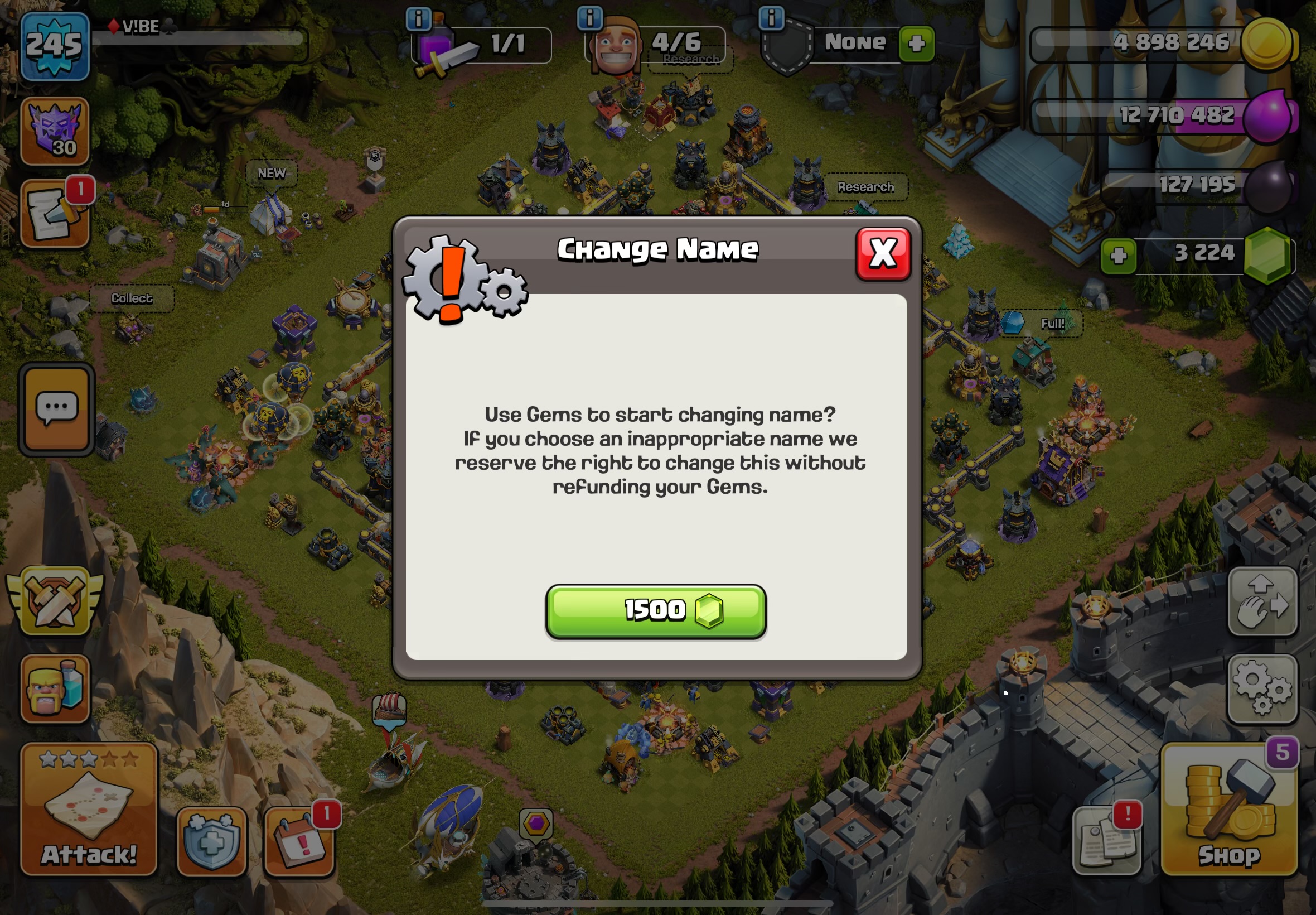Show info for the builder counter
1316x915 pixels.
(x=589, y=18)
